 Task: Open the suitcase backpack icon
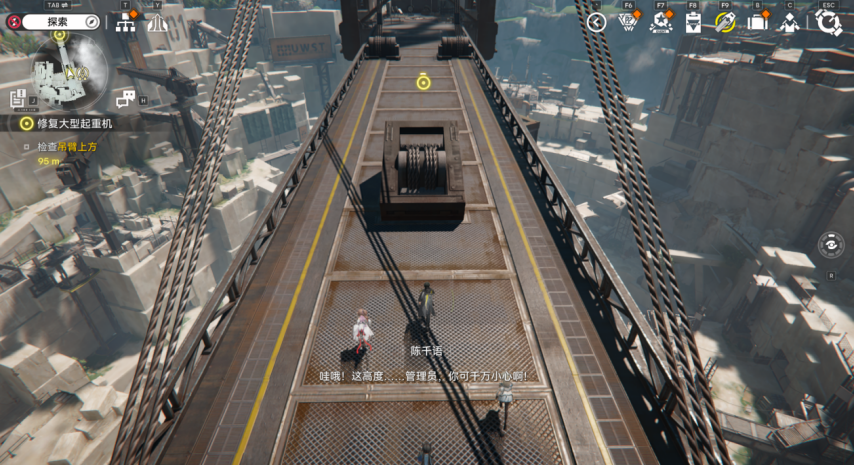(x=757, y=22)
